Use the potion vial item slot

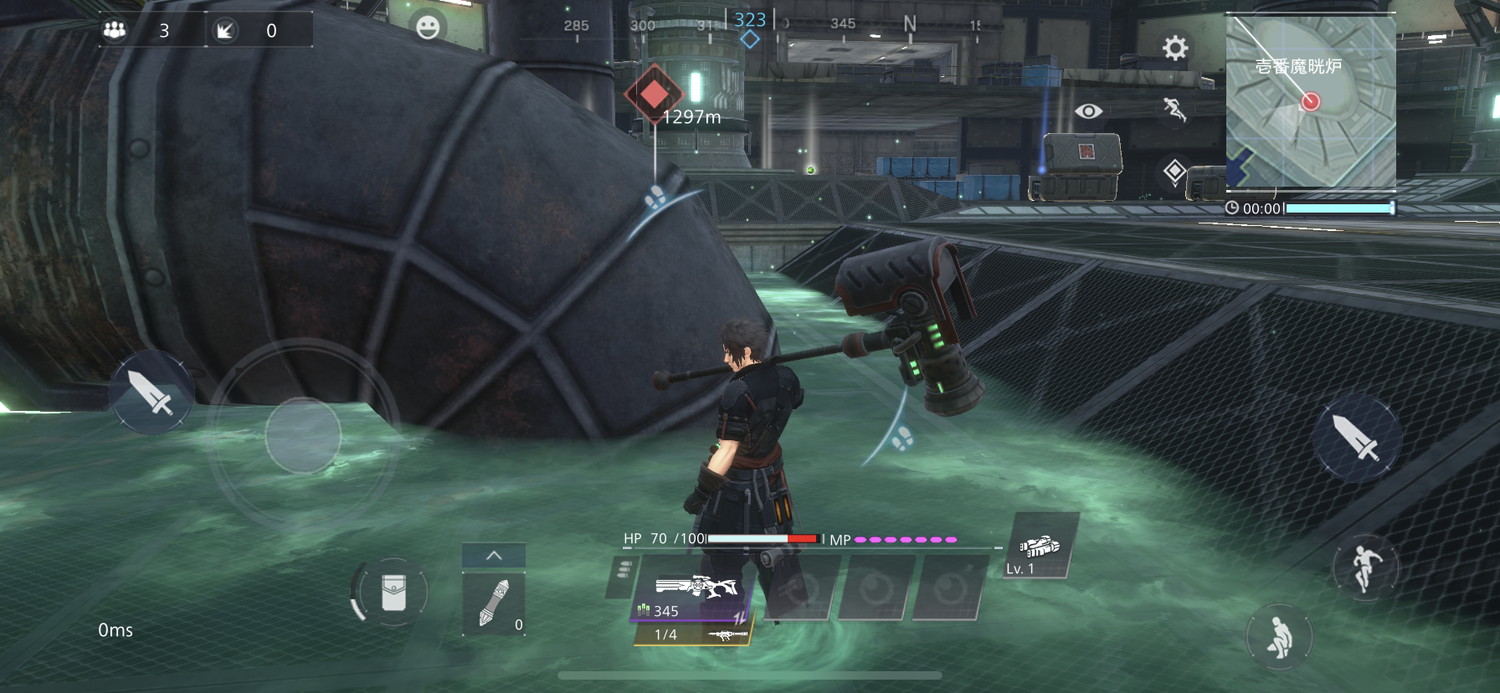494,604
